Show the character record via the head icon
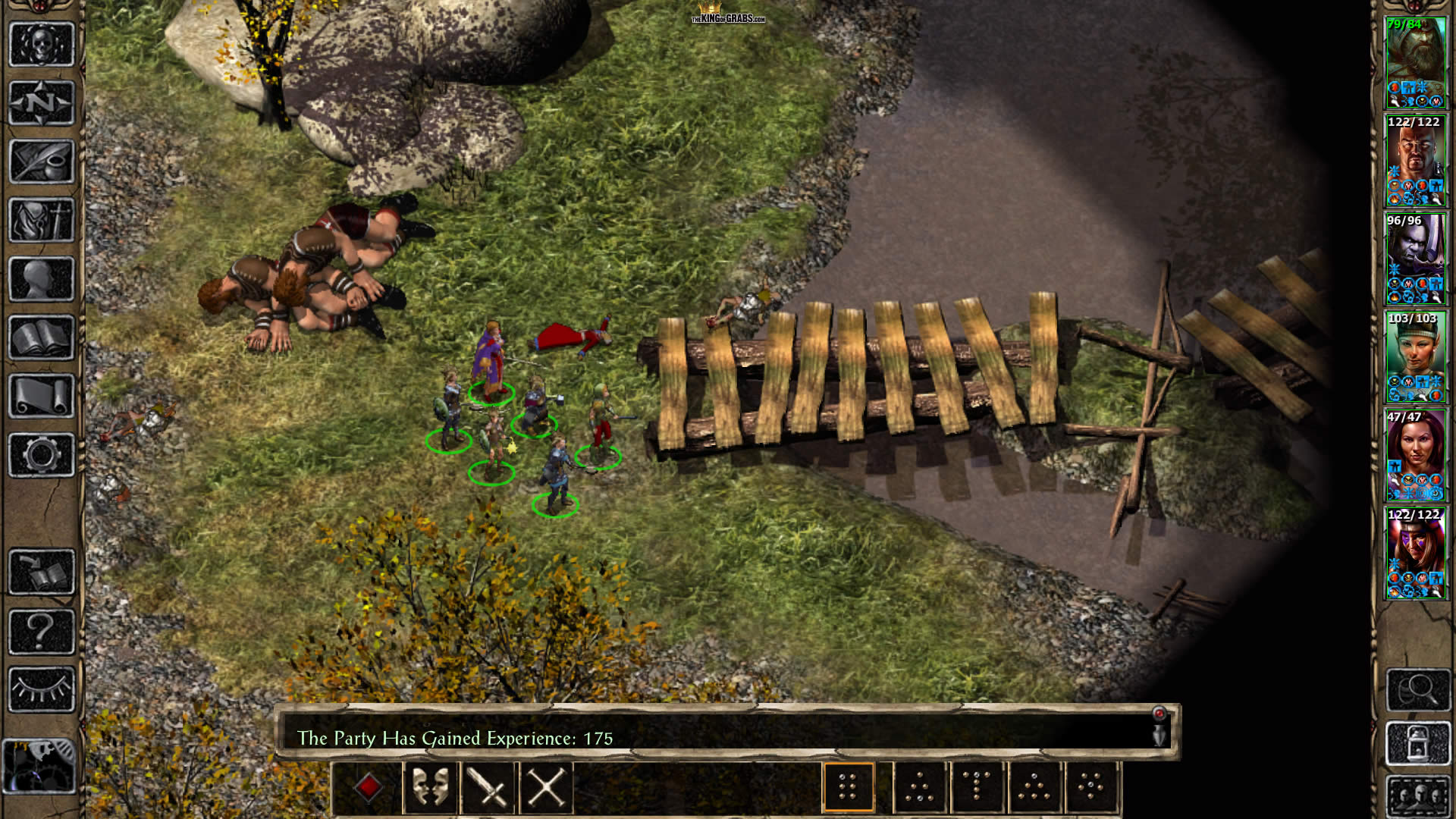Screen dimensions: 1456x819 pyautogui.click(x=42, y=279)
